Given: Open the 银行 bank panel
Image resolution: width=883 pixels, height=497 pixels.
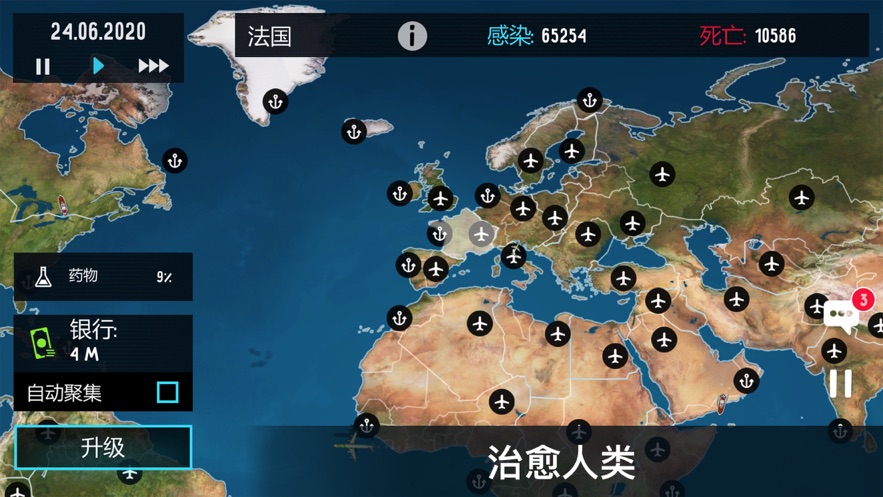Looking at the screenshot, I should pos(103,341).
